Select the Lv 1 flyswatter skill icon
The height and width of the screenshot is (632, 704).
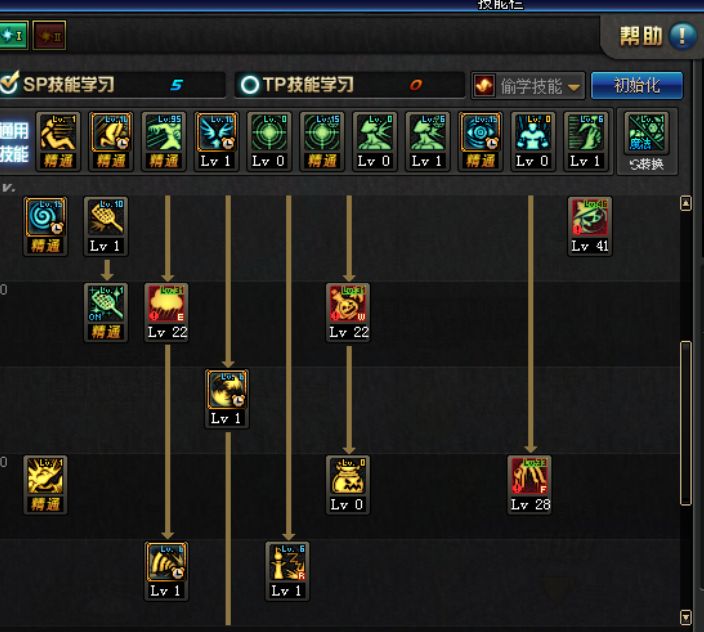click(105, 218)
